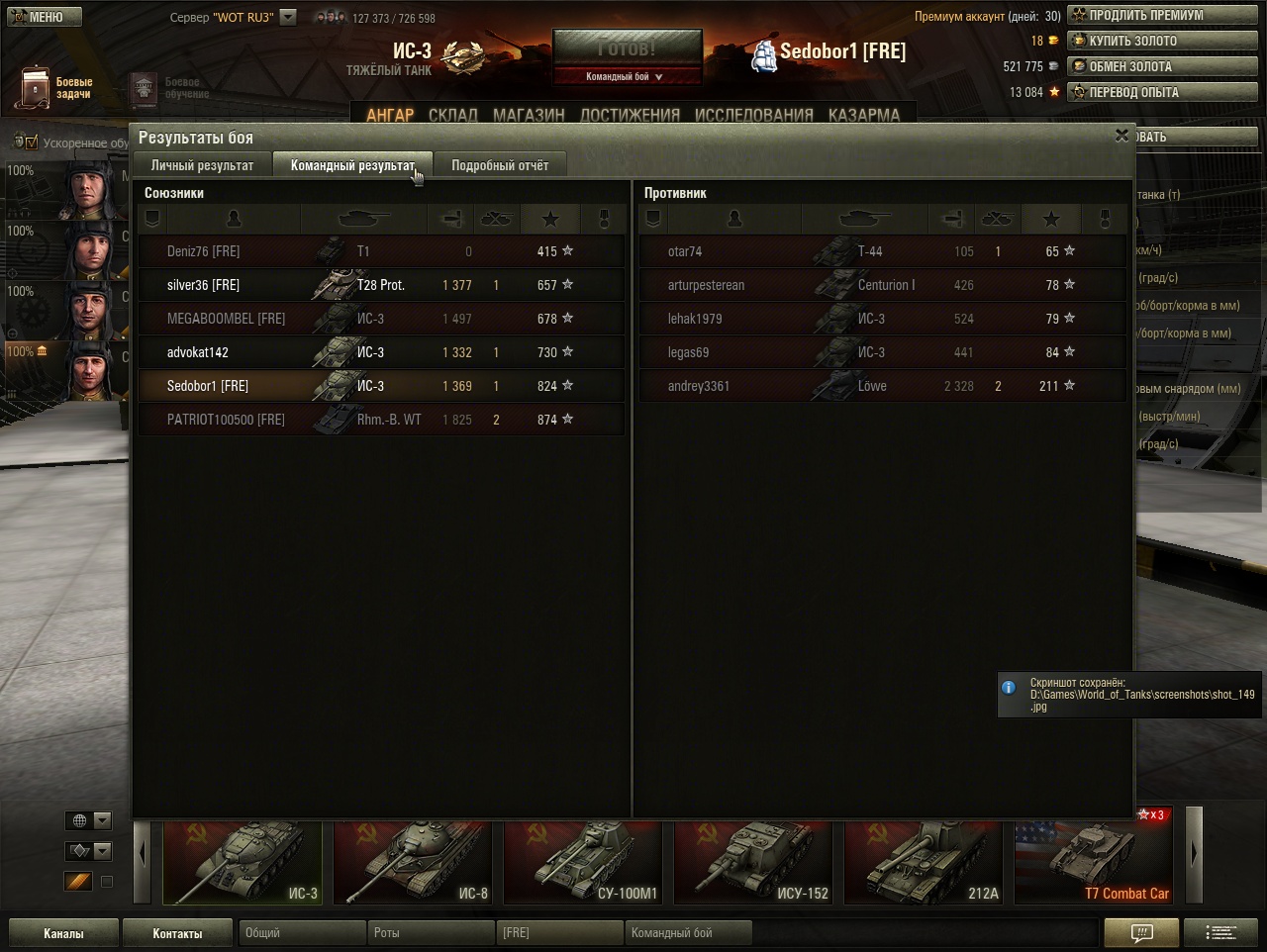1267x952 pixels.
Task: Go to the Склад section
Action: tap(452, 115)
